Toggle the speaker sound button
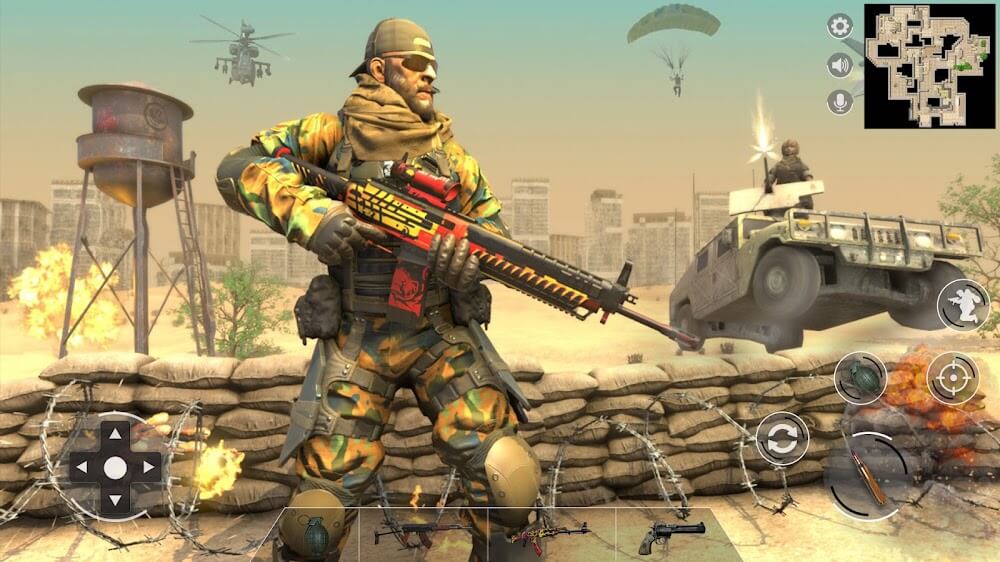Screen dimensions: 1000x562 point(840,65)
